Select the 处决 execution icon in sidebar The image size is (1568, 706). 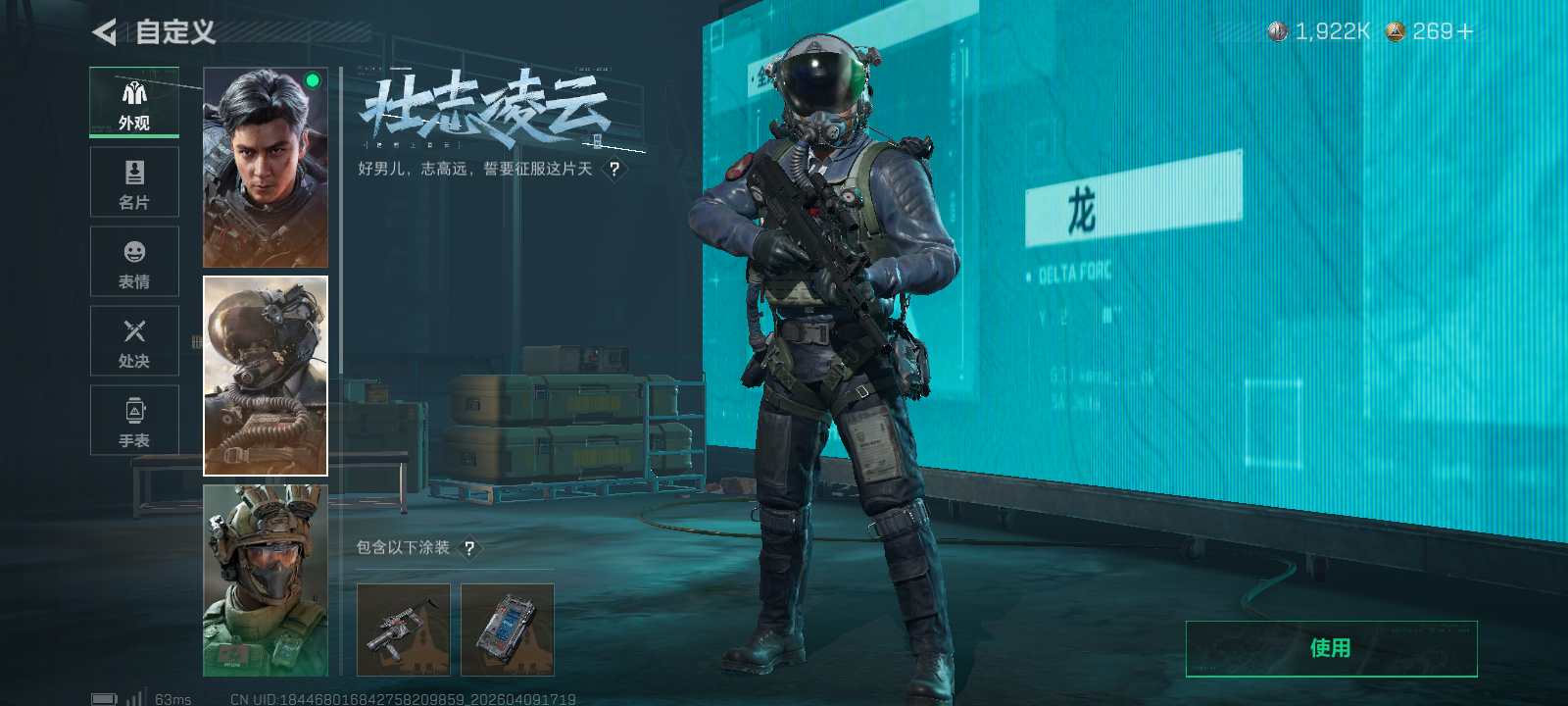(134, 340)
